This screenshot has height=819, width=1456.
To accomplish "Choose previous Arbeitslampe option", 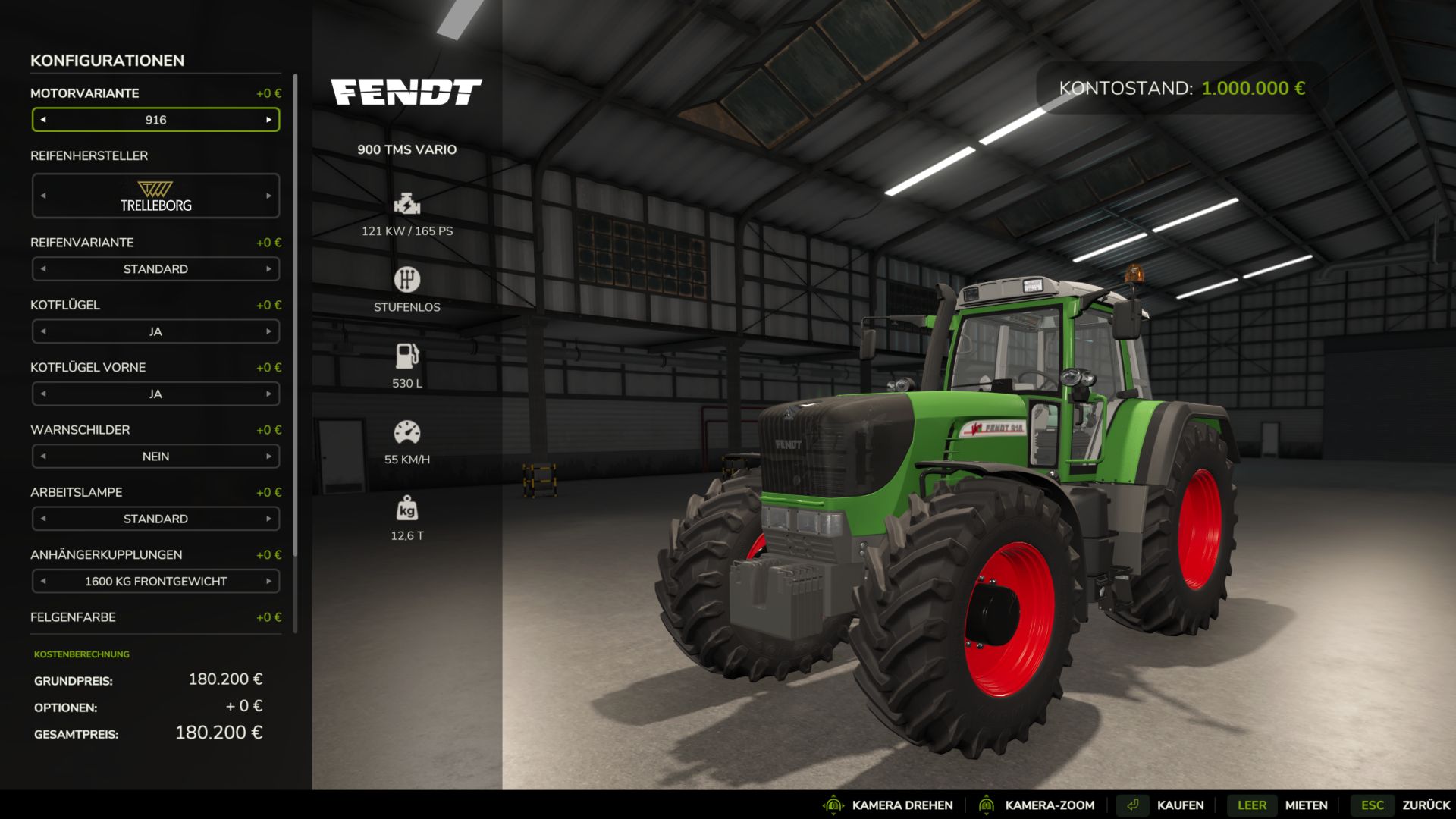I will (x=43, y=519).
